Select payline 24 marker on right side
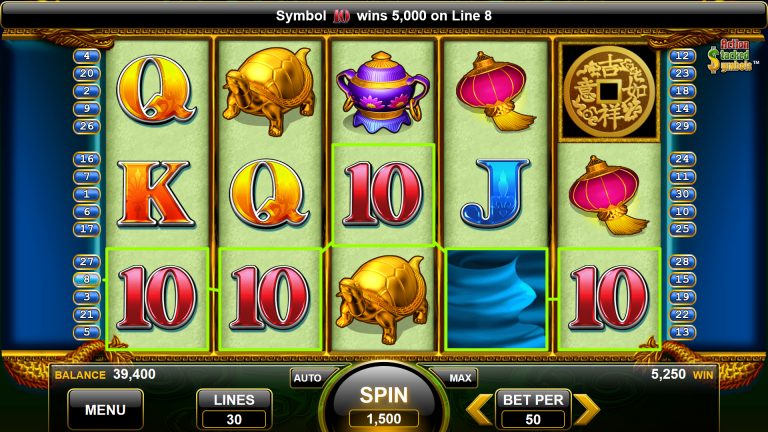The image size is (768, 432). click(x=684, y=159)
